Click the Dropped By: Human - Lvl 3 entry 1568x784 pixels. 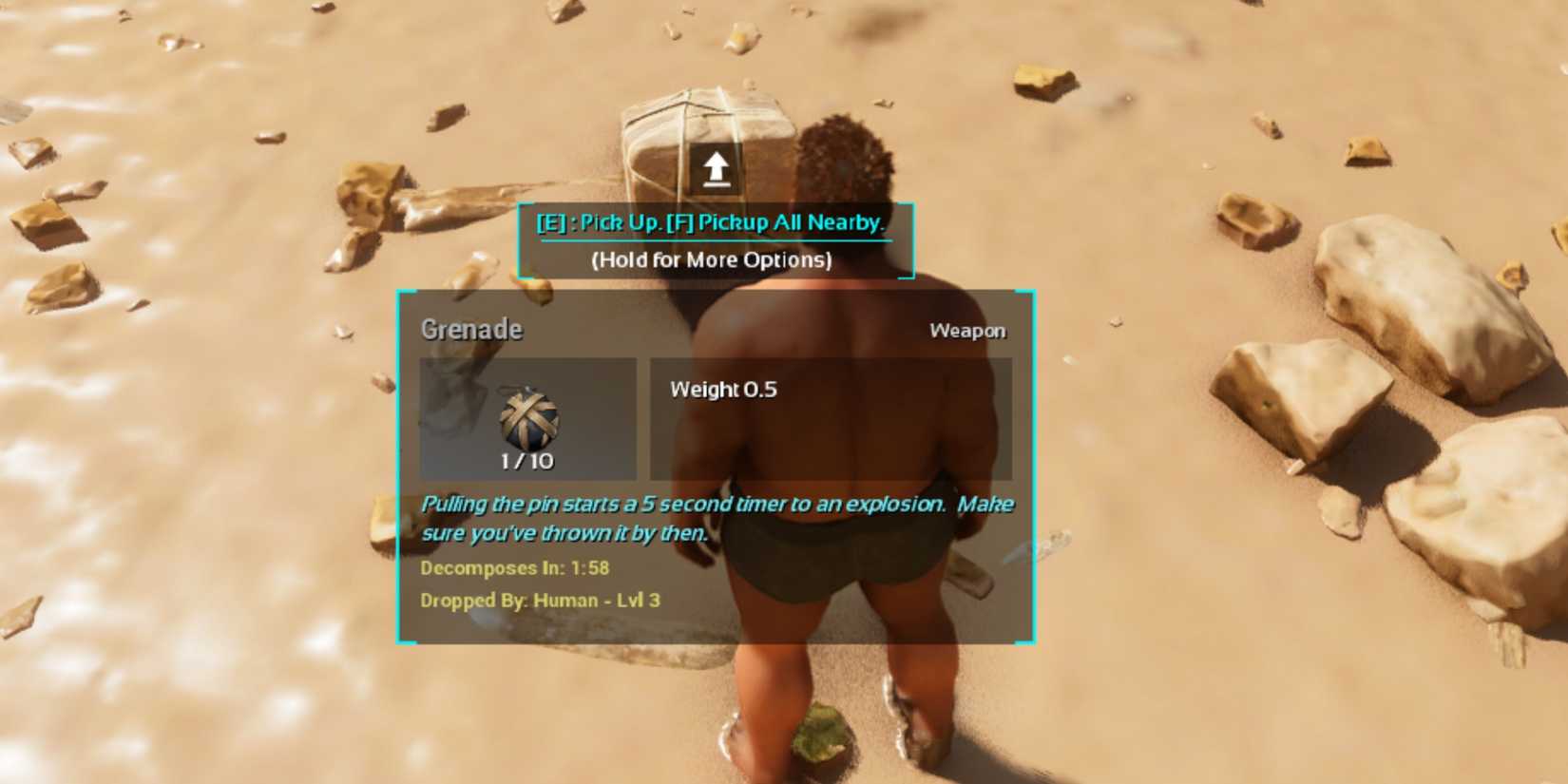coord(543,601)
